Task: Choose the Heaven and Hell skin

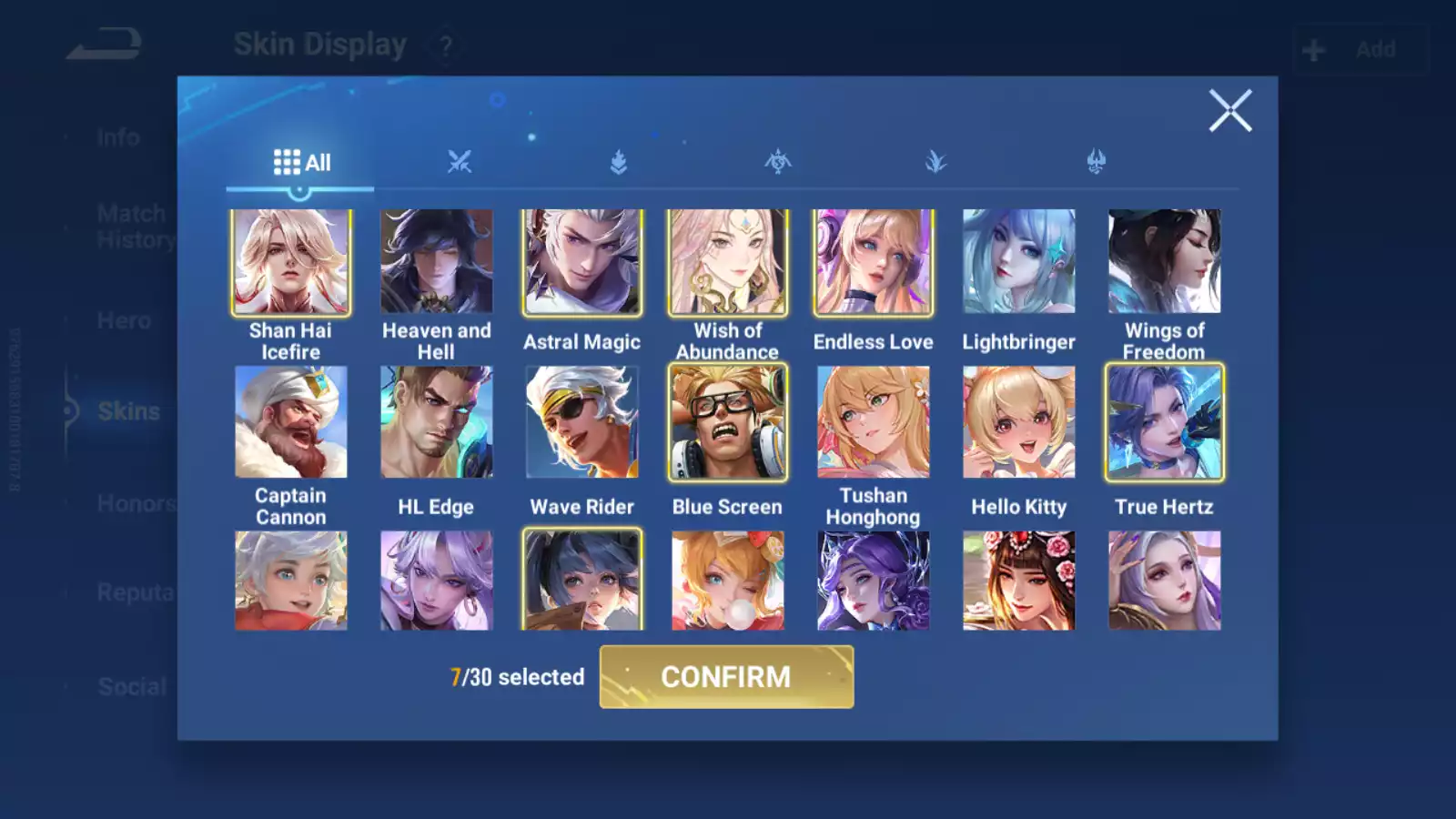Action: coord(437,262)
